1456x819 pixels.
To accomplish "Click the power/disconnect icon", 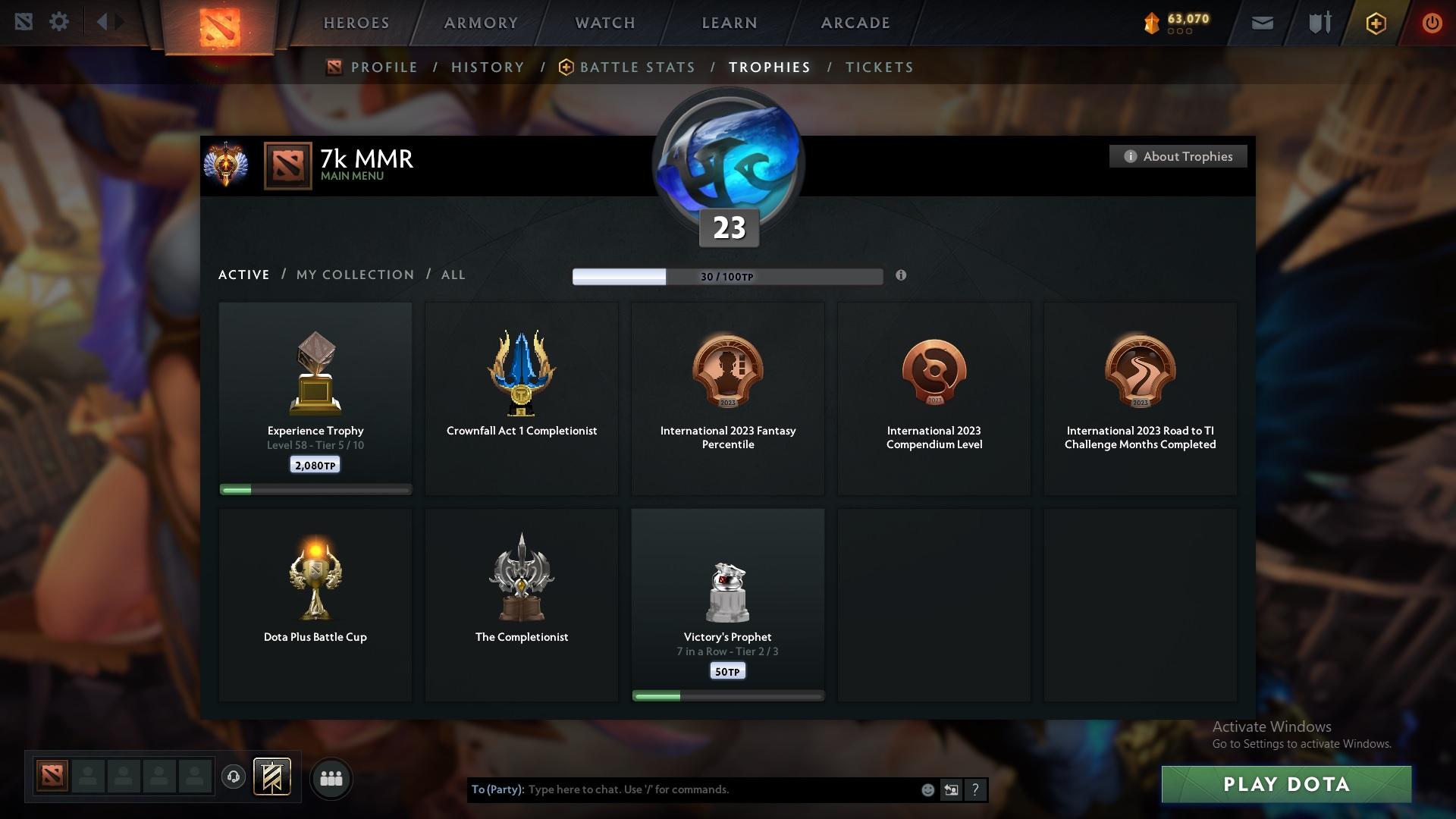I will (x=1432, y=23).
